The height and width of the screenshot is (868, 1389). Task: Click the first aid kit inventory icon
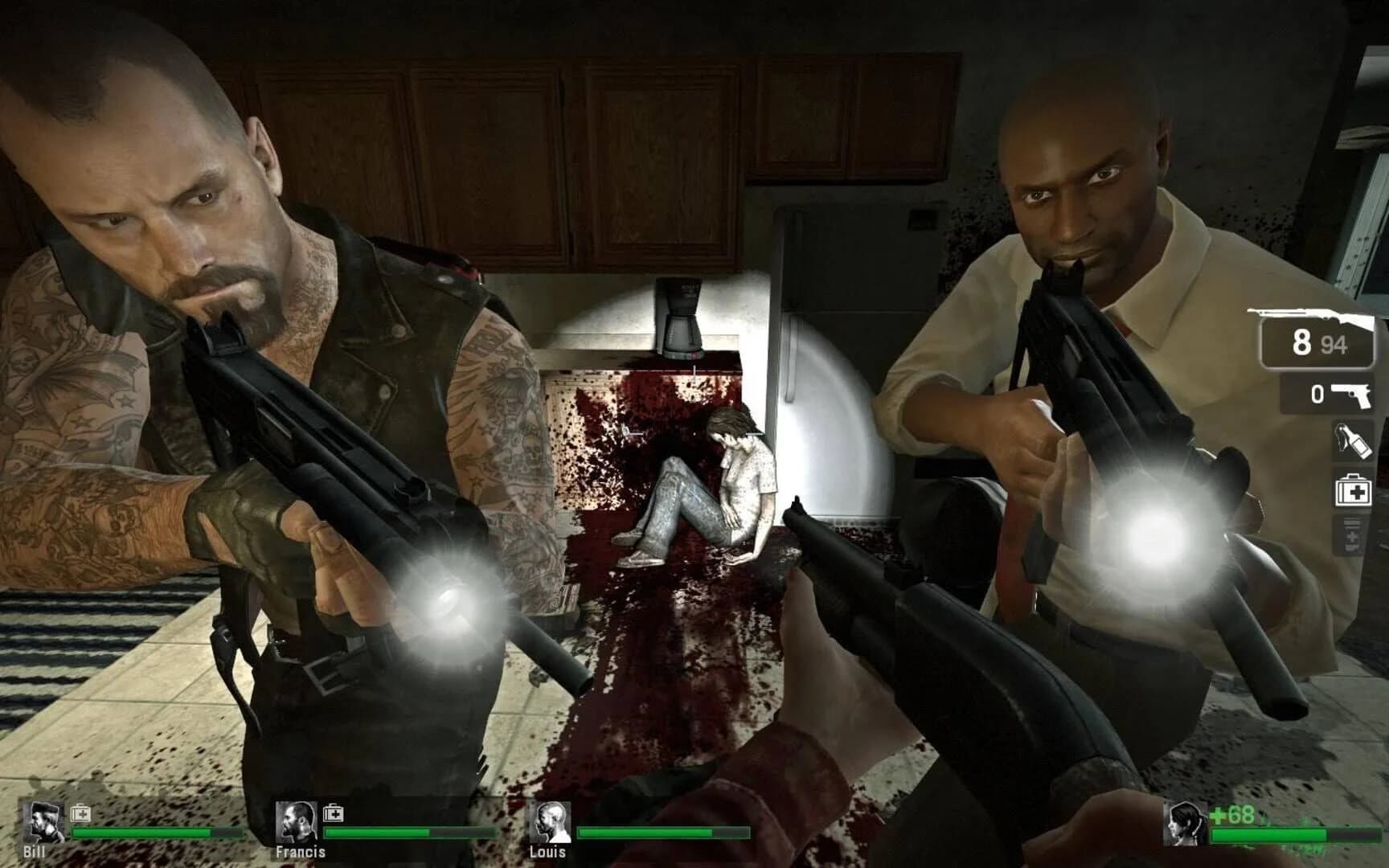pyautogui.click(x=1353, y=490)
